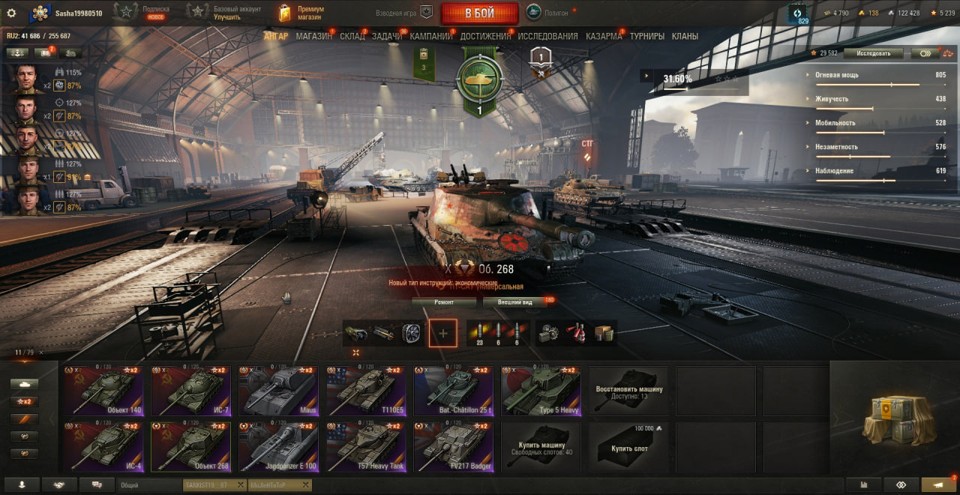Switch to the СКЛАД tab
Screen dimensions: 960x495
[x=353, y=36]
